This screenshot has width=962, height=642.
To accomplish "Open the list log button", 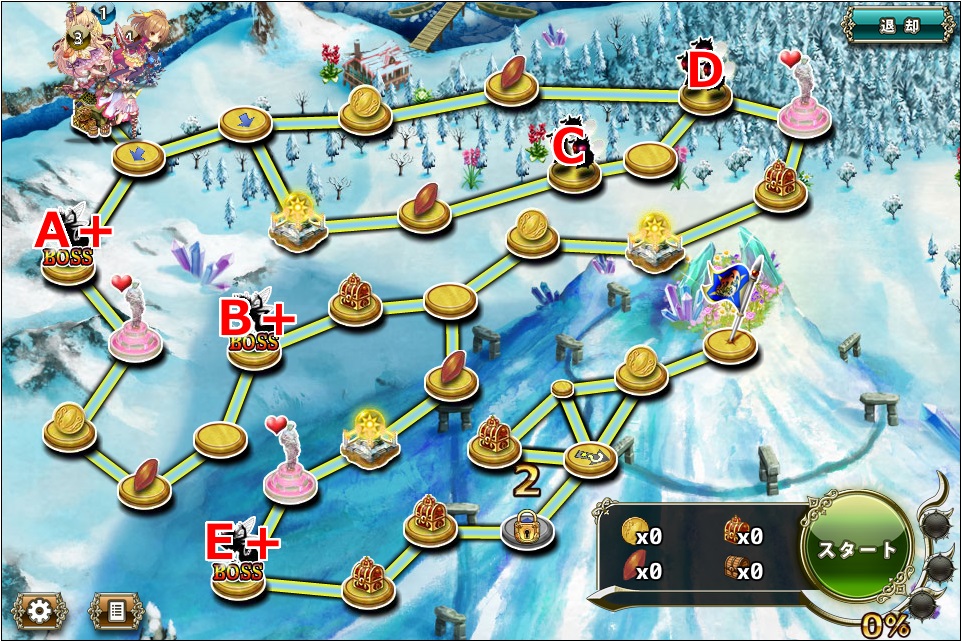I will pyautogui.click(x=117, y=609).
